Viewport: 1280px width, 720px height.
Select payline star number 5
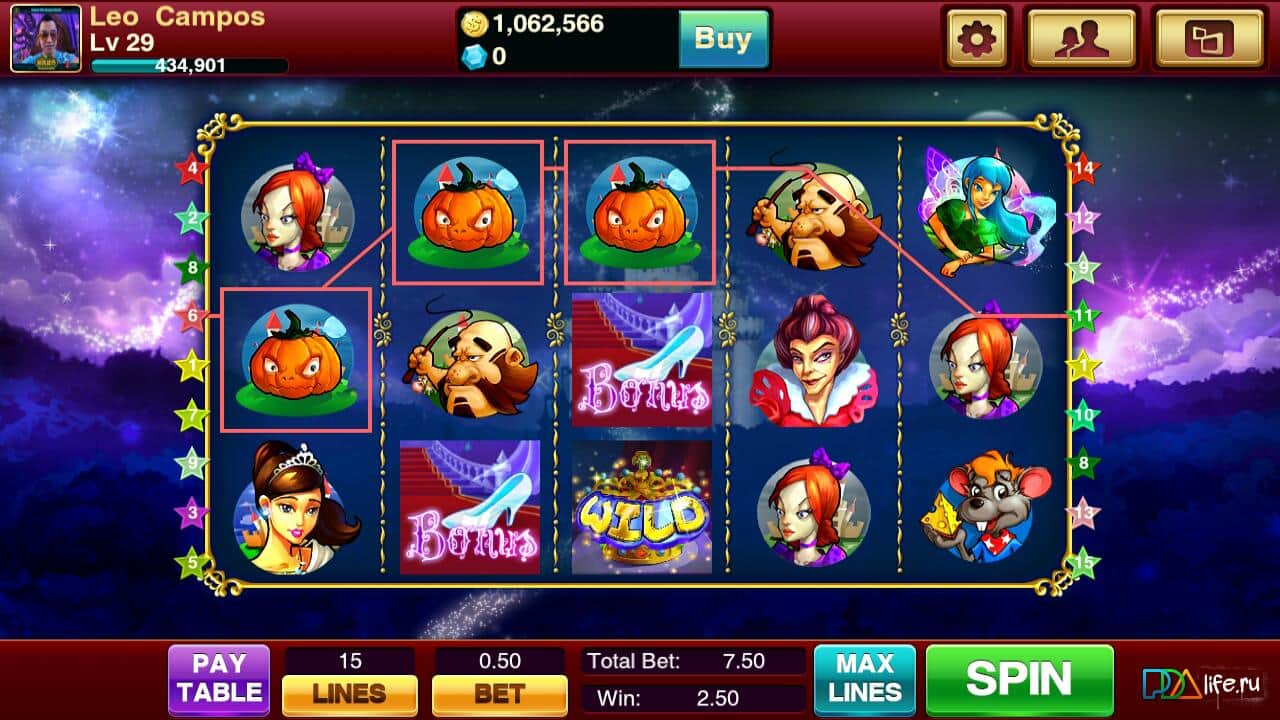pyautogui.click(x=191, y=562)
